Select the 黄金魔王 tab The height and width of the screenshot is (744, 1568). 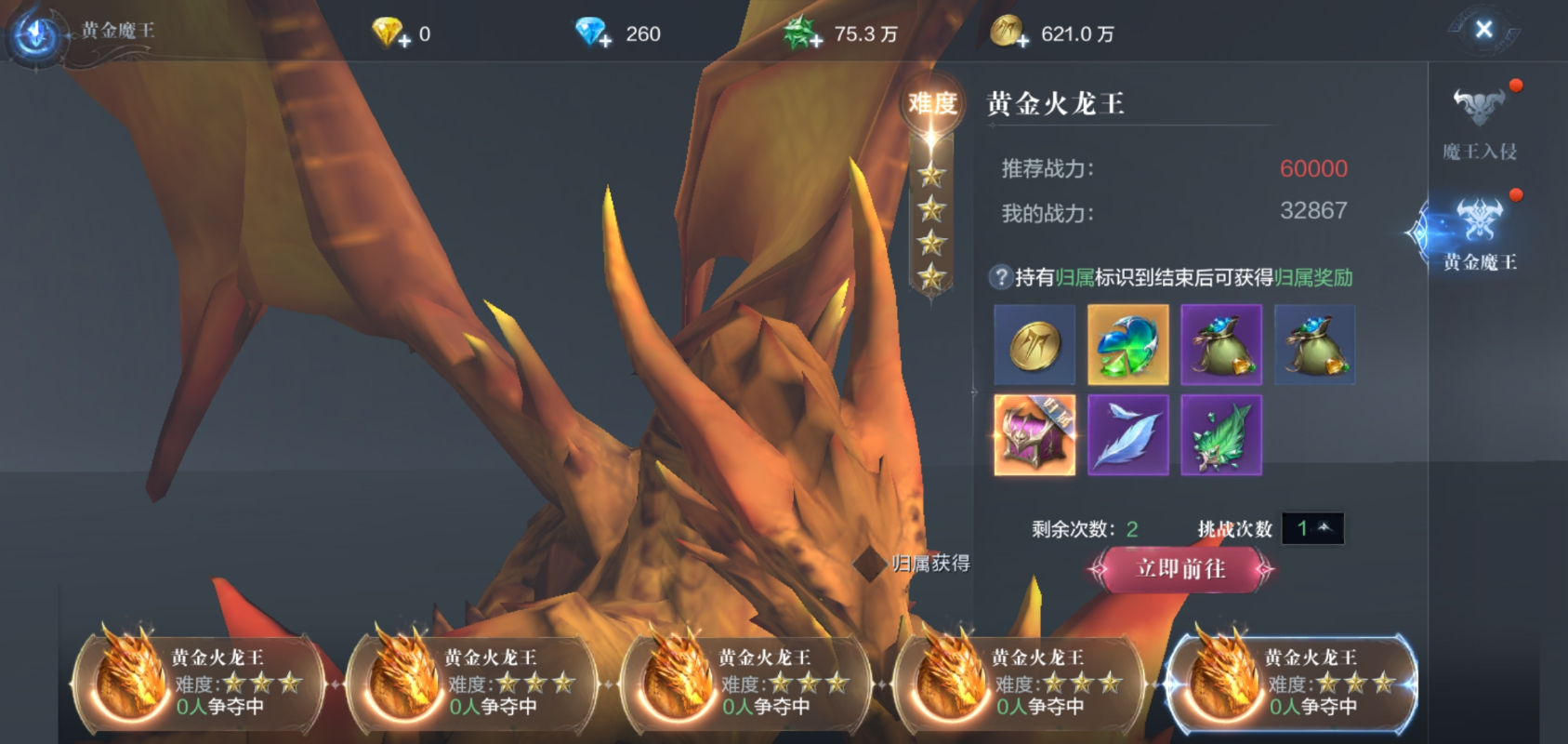coord(1479,232)
